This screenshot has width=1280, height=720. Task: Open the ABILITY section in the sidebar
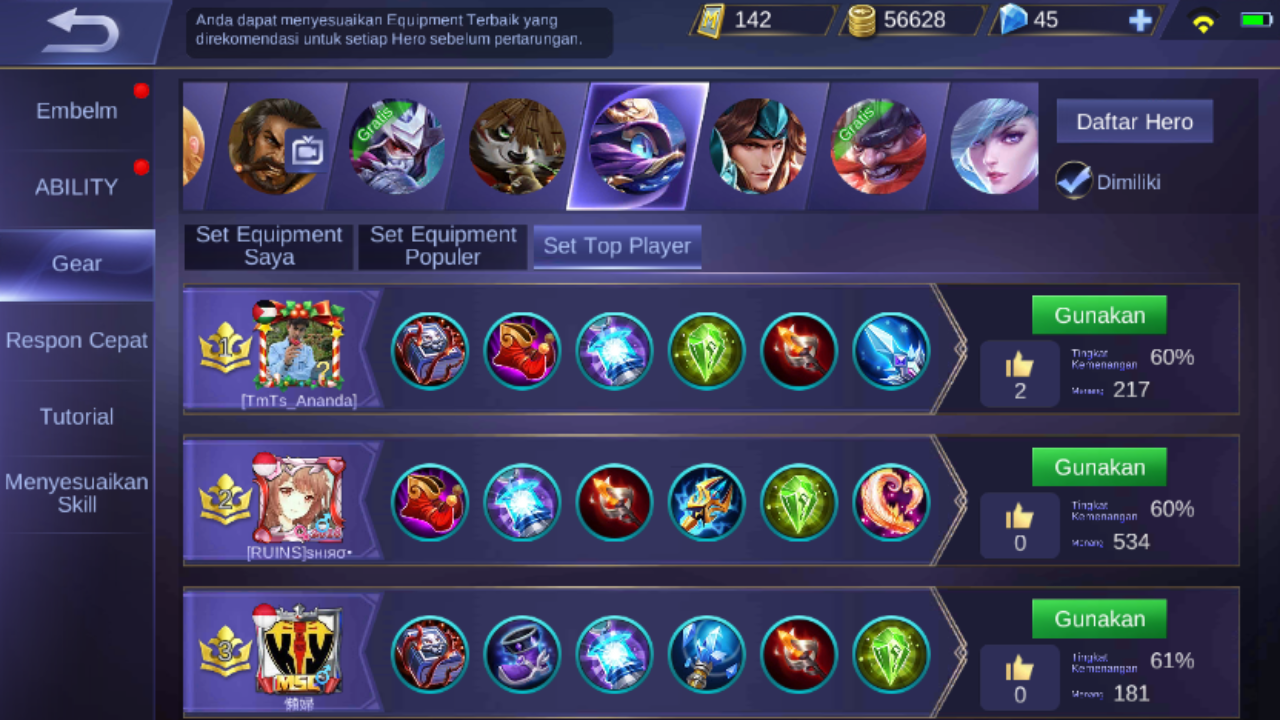76,187
